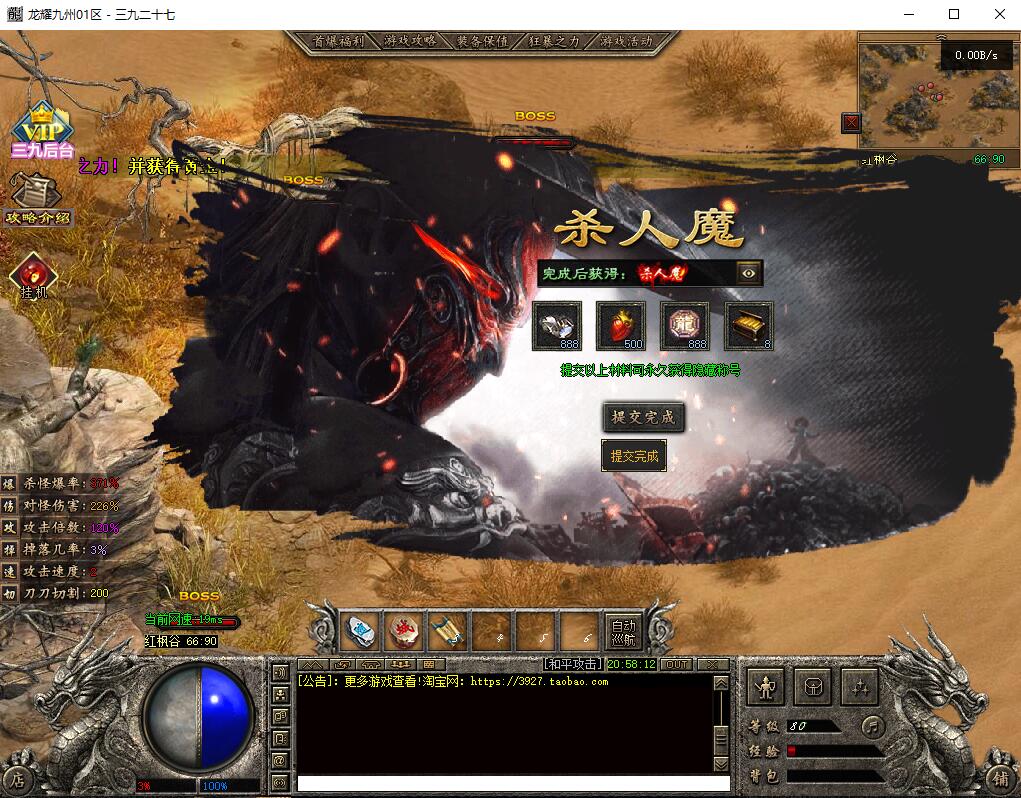Viewport: 1021px width, 798px height.
Task: Toggle the music note sound button
Action: [x=873, y=725]
